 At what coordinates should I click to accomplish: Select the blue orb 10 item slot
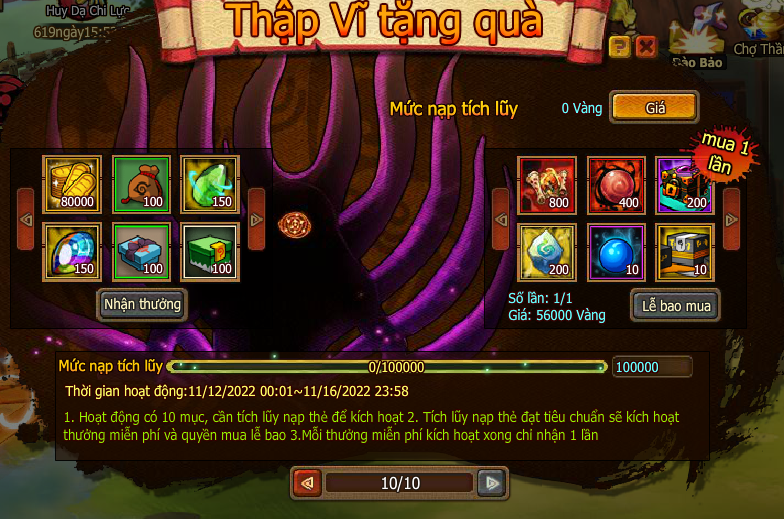point(615,252)
